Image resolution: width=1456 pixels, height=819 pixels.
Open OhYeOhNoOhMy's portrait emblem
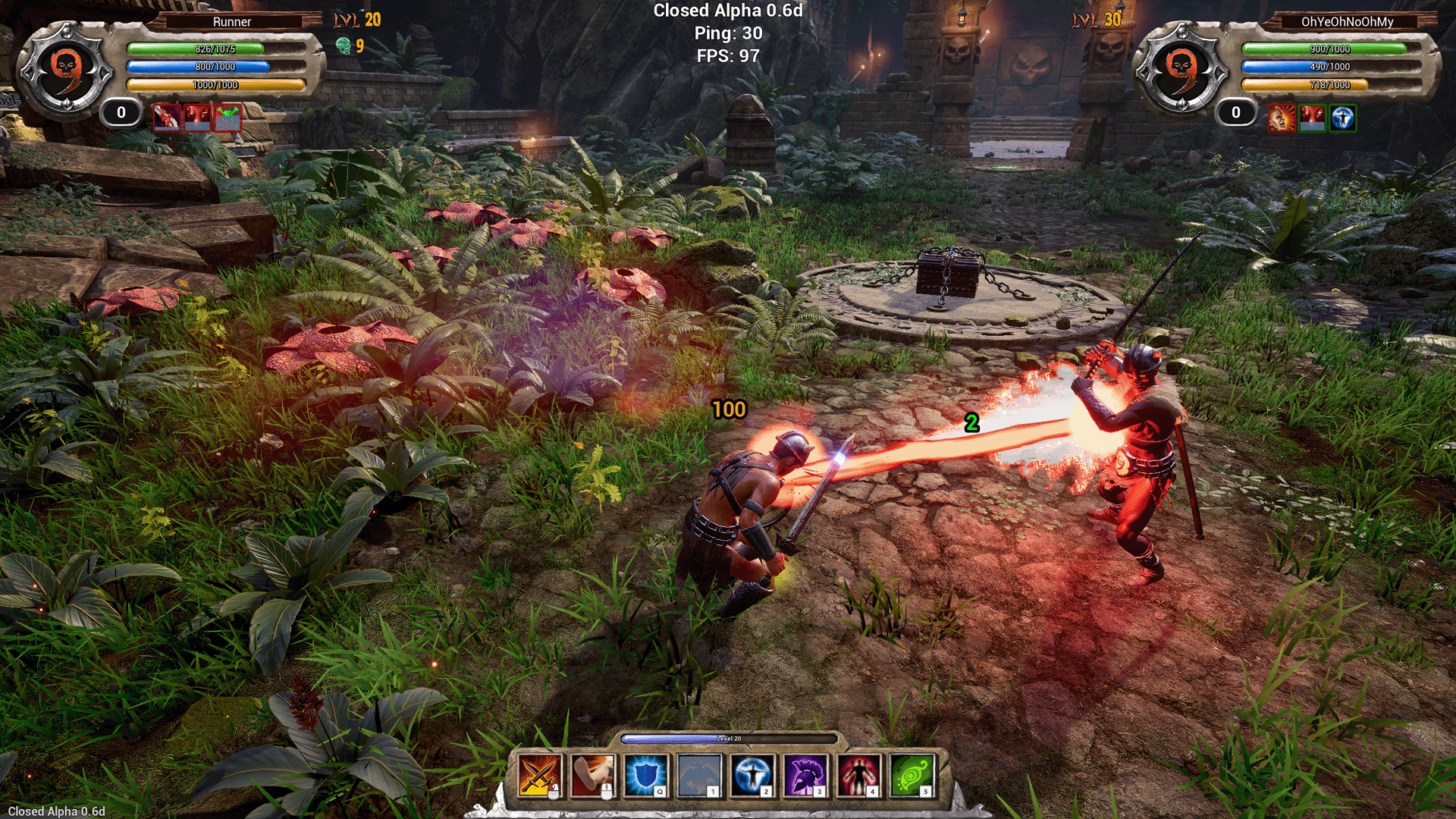coord(1183,68)
